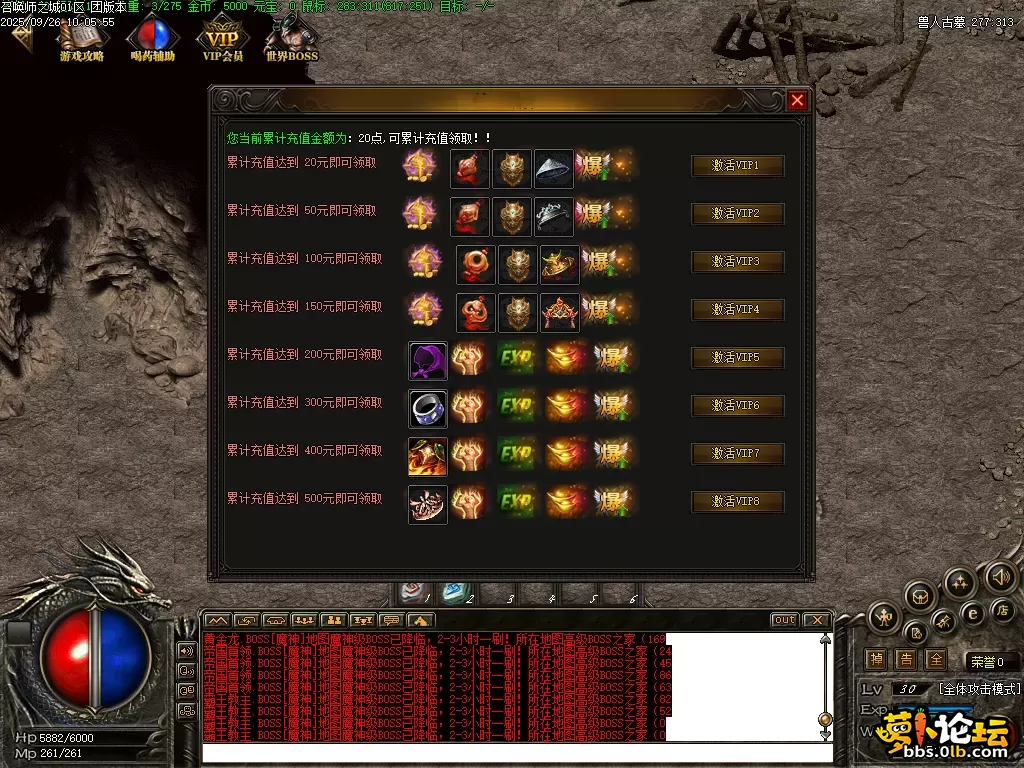Activate the VIP7 reward tier
Screen dimensions: 1024x768
[737, 454]
